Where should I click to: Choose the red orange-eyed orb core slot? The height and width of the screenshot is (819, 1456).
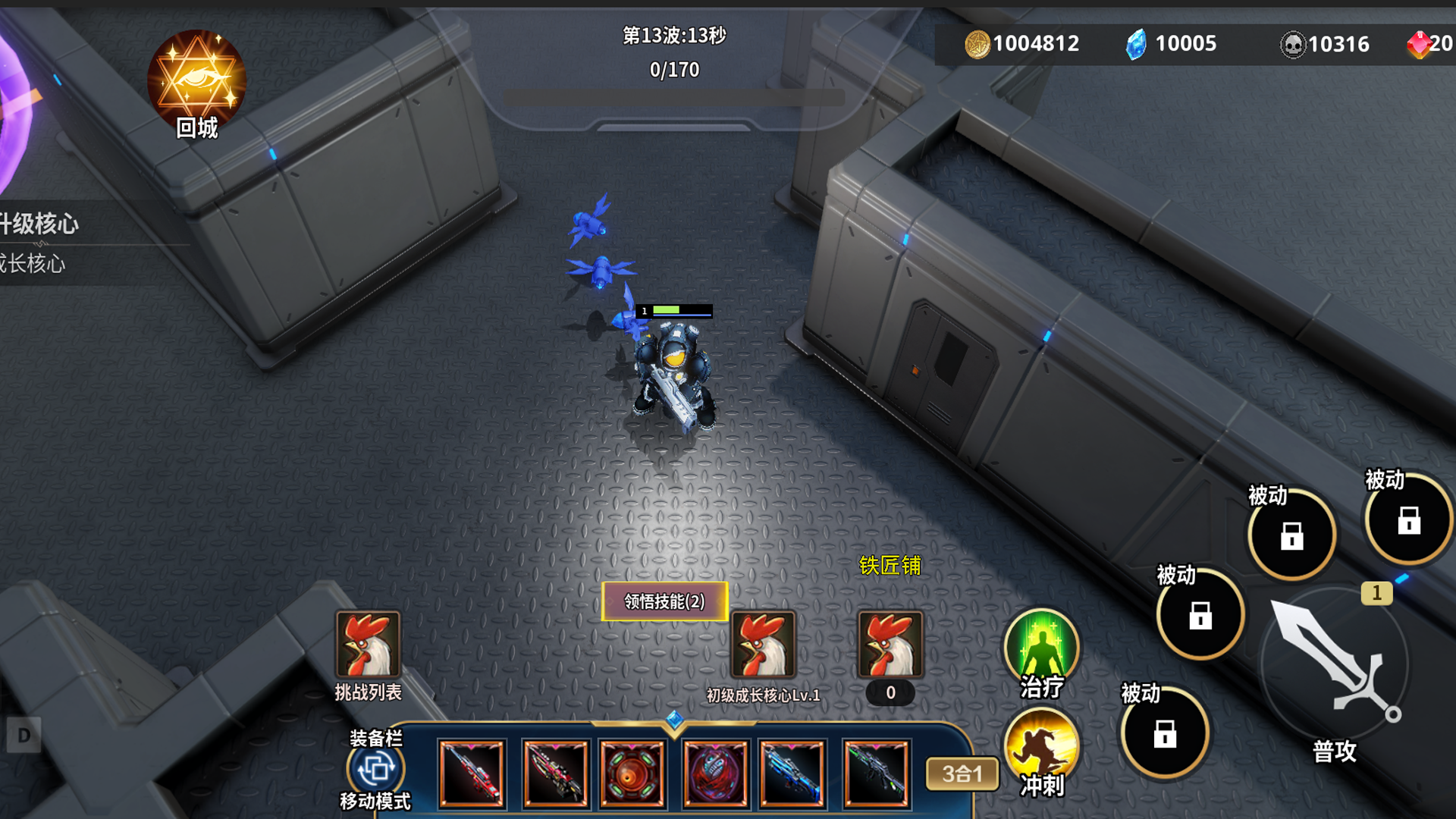click(x=632, y=773)
